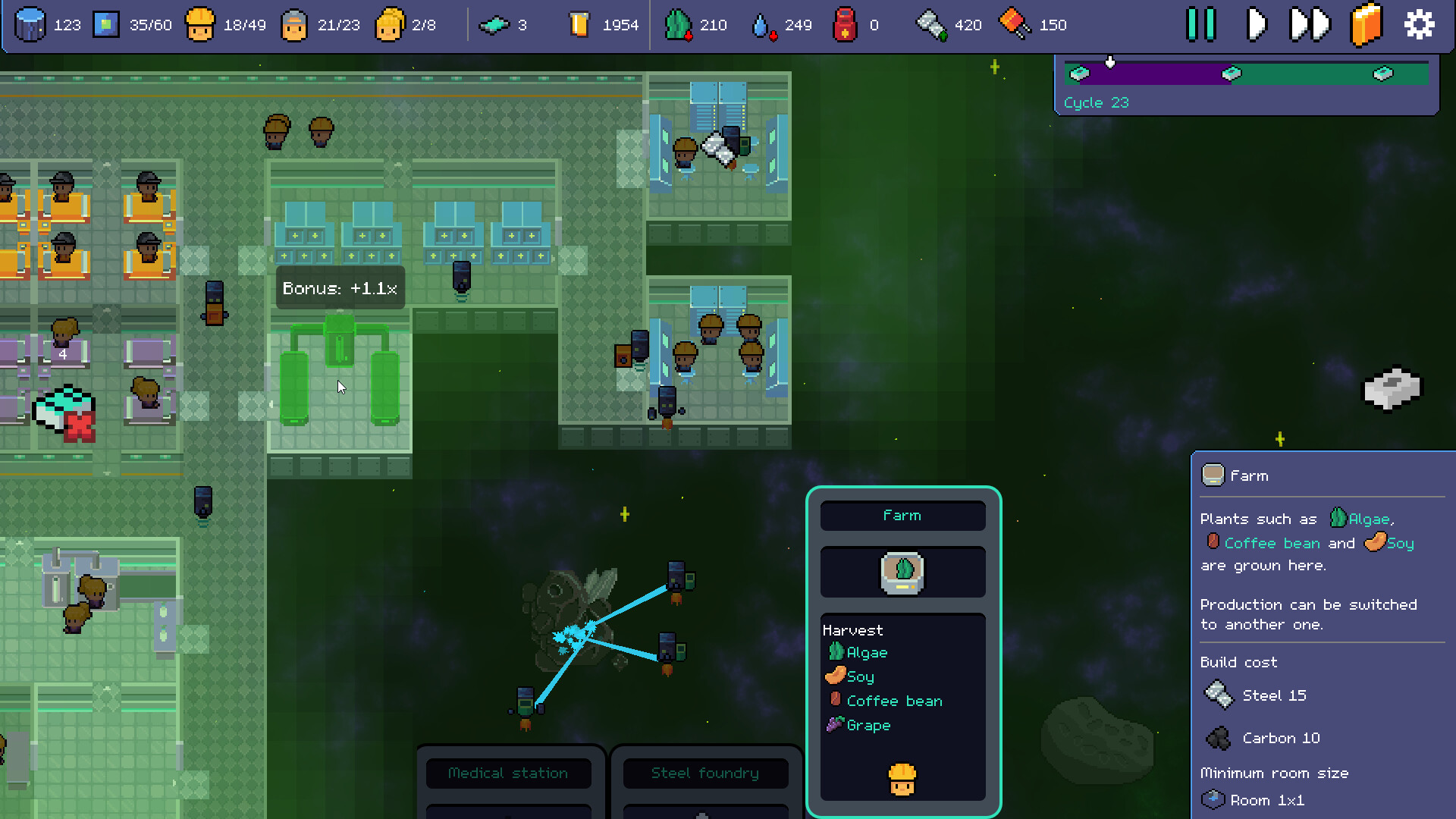Open the settings gear menu
The width and height of the screenshot is (1456, 819).
click(x=1418, y=24)
